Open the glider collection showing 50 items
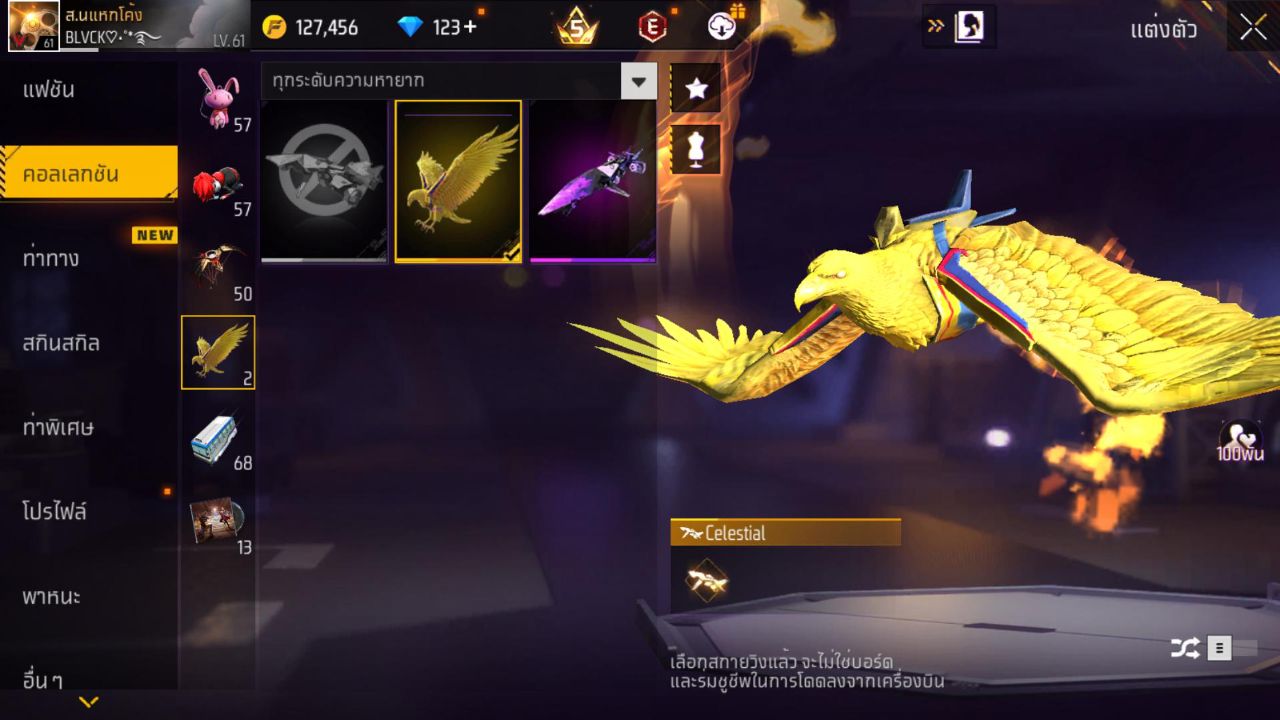Screen dimensions: 1280x720 pos(217,258)
